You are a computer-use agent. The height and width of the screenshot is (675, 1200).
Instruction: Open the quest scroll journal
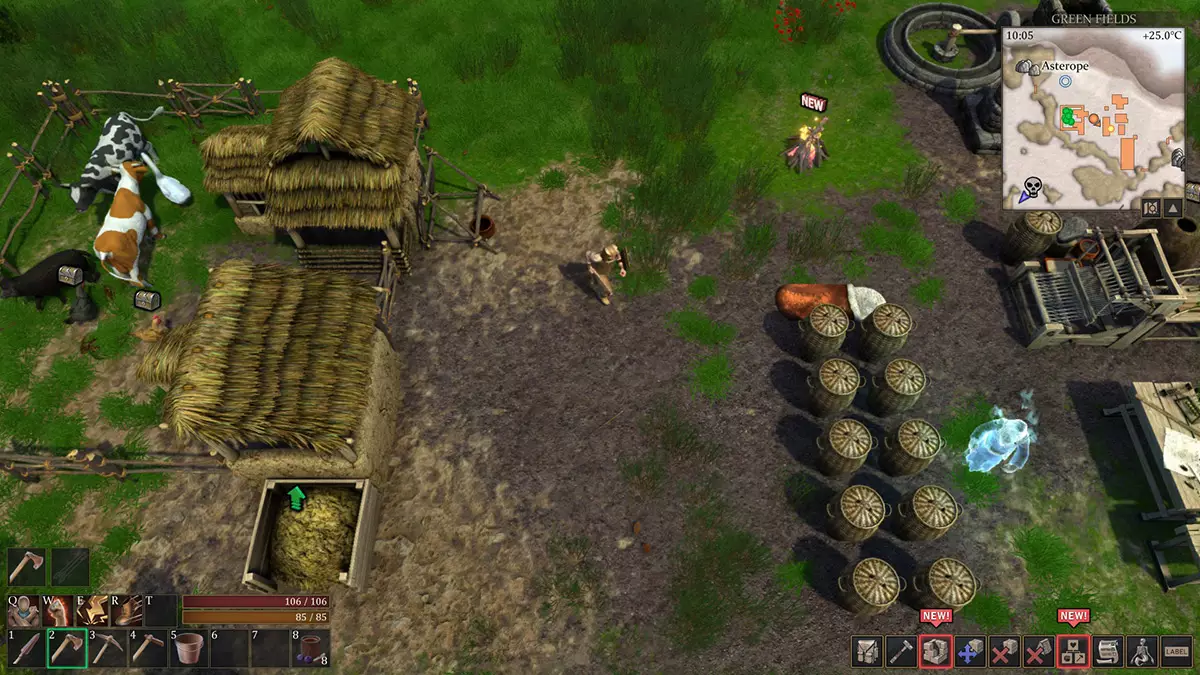click(1108, 652)
